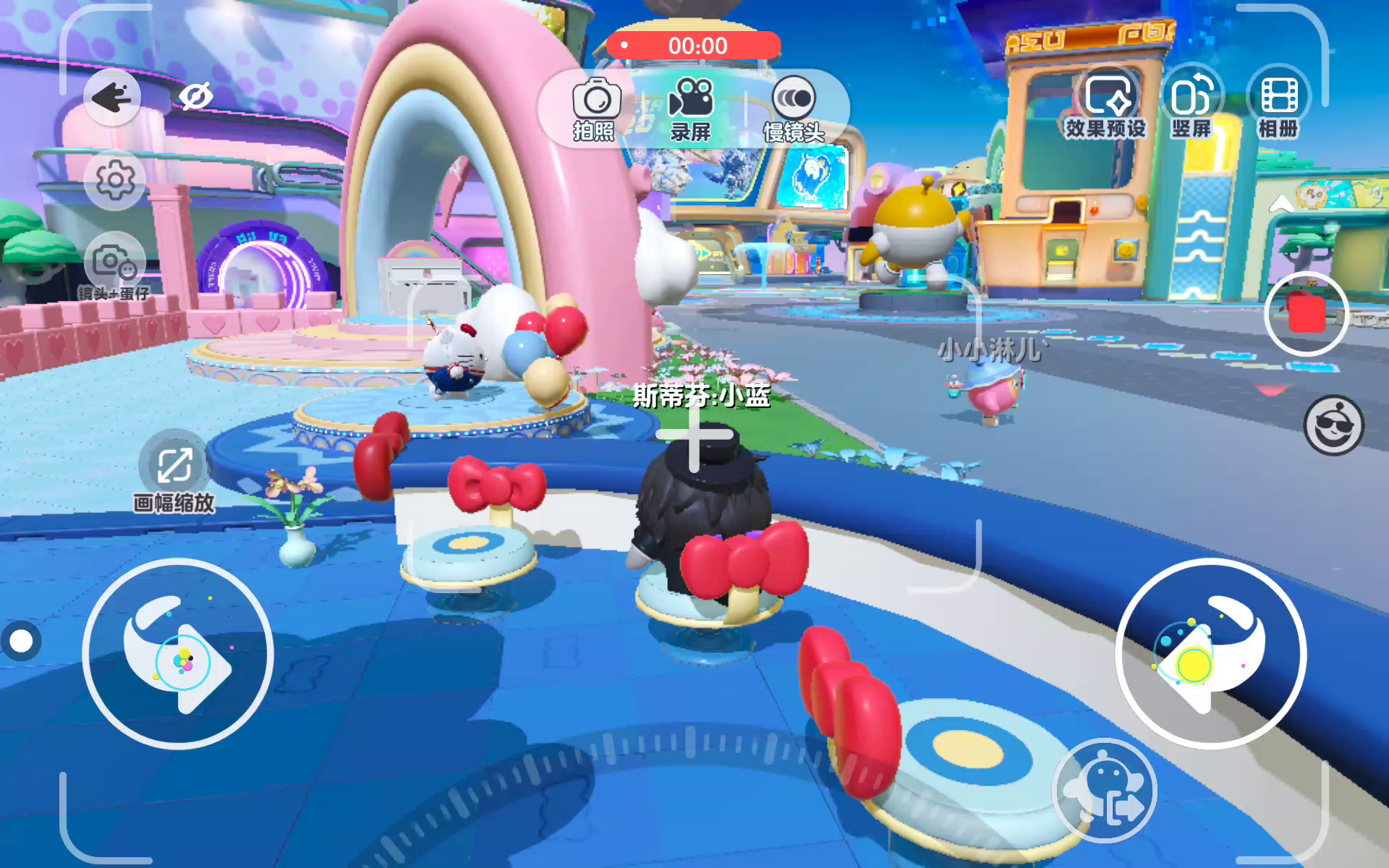
Task: Expand the upward chevron arrow
Action: 1281,204
